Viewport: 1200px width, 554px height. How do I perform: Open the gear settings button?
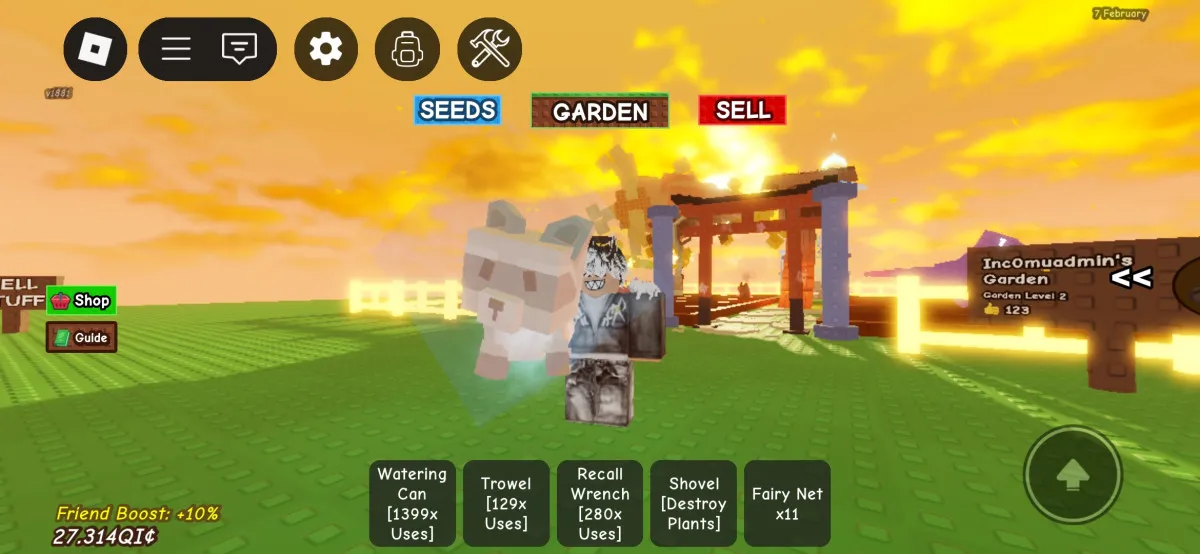(x=325, y=49)
